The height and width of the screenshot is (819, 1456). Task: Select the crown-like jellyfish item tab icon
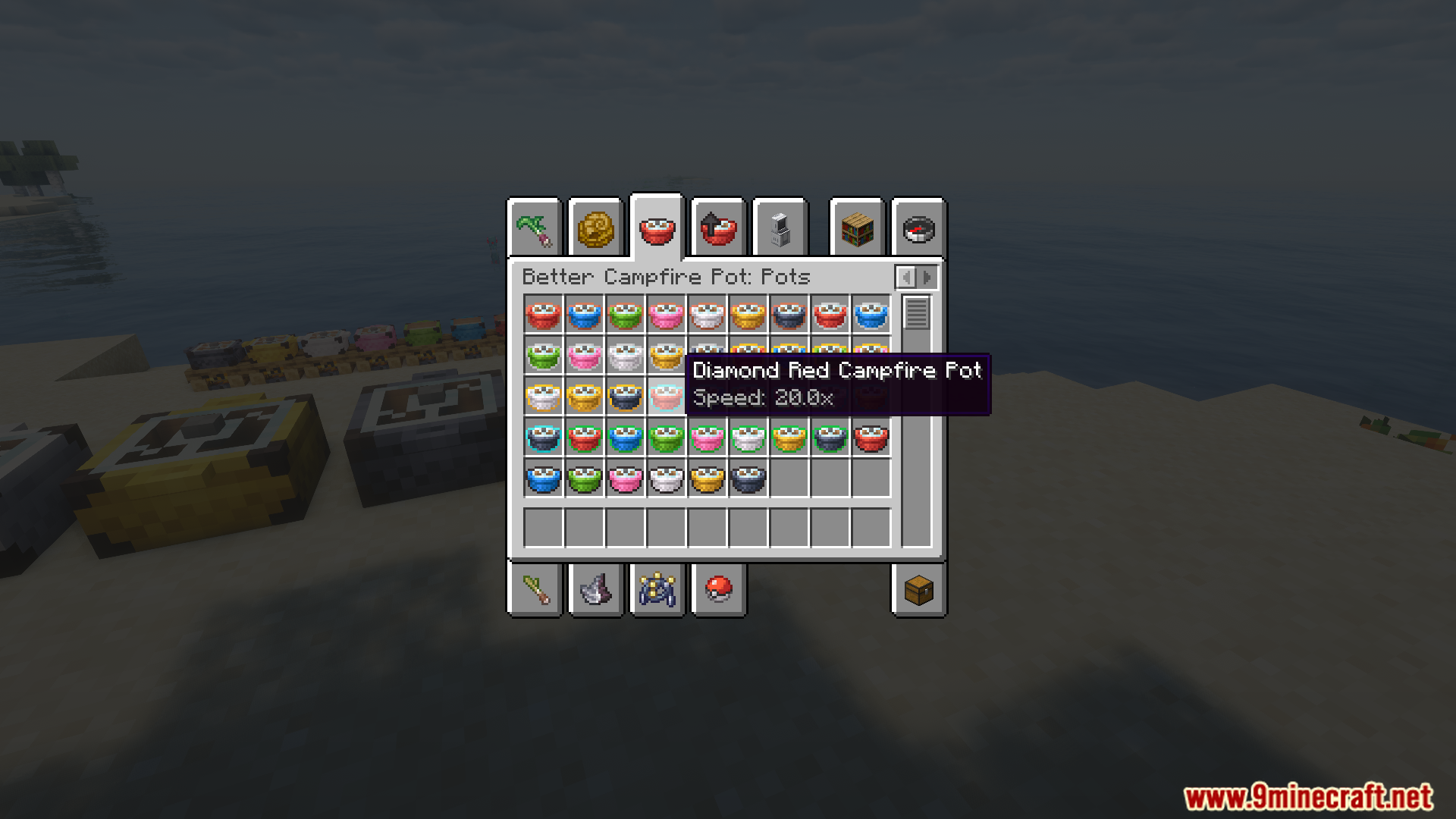(x=657, y=590)
